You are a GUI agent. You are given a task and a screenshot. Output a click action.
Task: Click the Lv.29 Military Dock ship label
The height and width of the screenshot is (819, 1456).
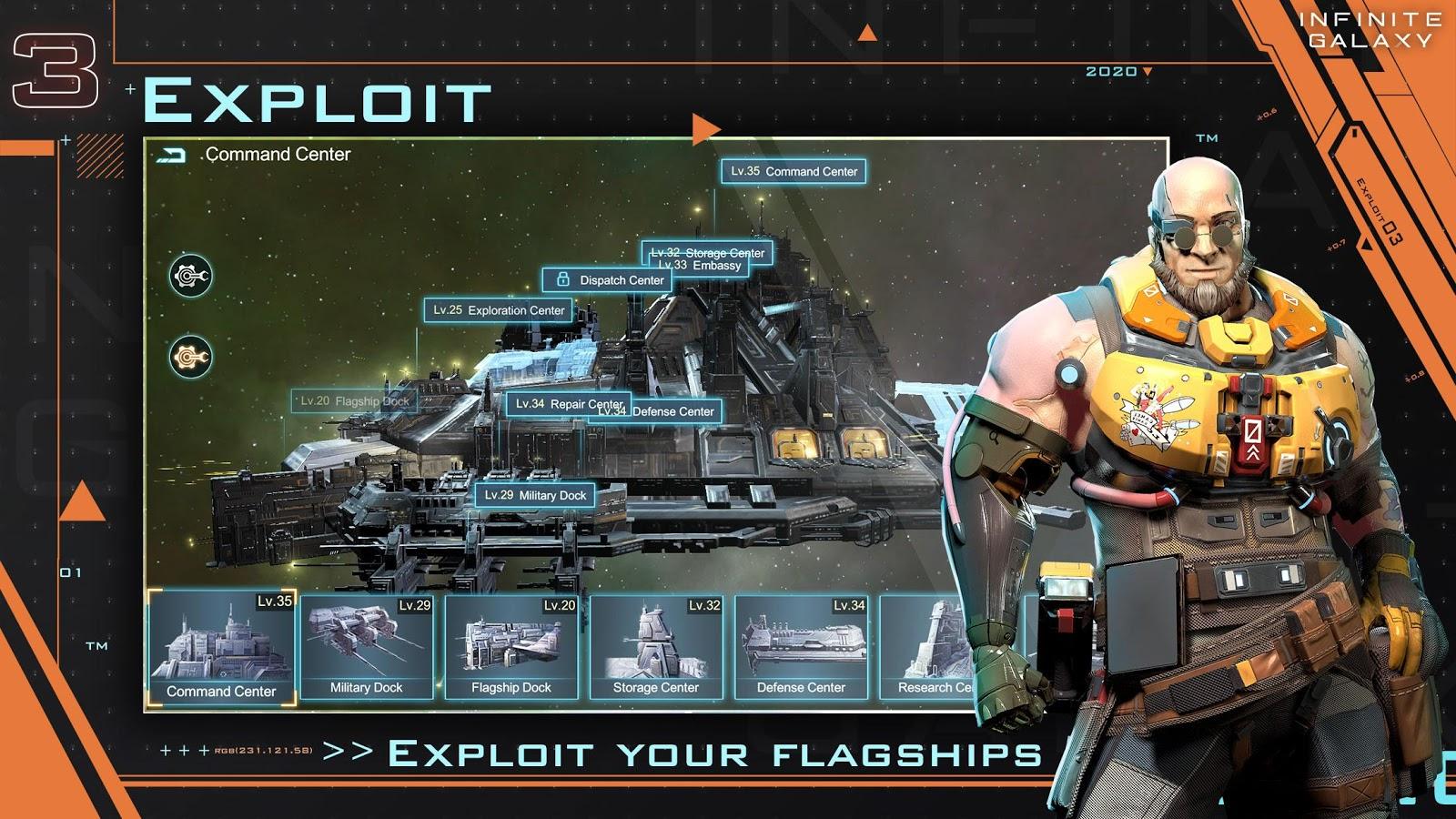[535, 495]
